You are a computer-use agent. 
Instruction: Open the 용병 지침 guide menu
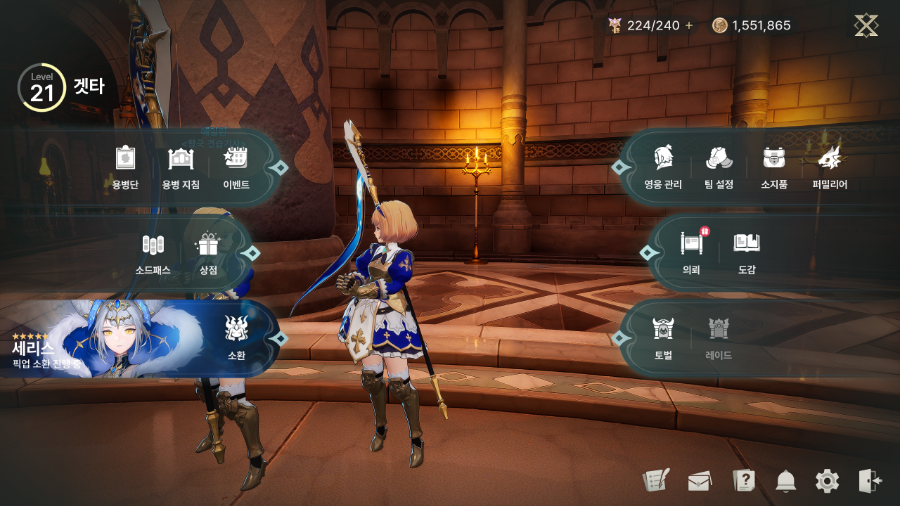tap(180, 165)
